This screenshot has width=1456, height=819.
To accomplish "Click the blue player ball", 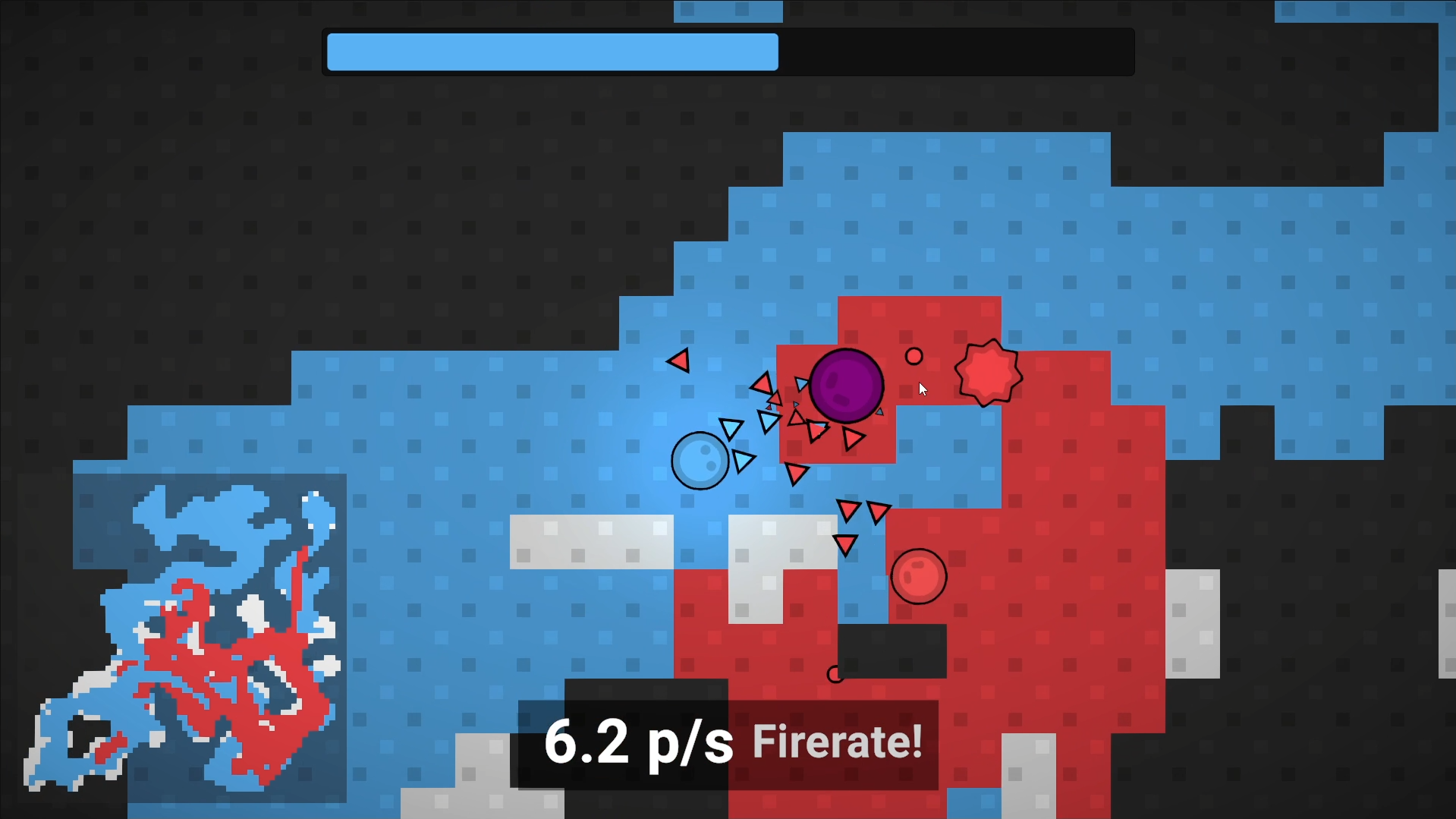I will 701,459.
